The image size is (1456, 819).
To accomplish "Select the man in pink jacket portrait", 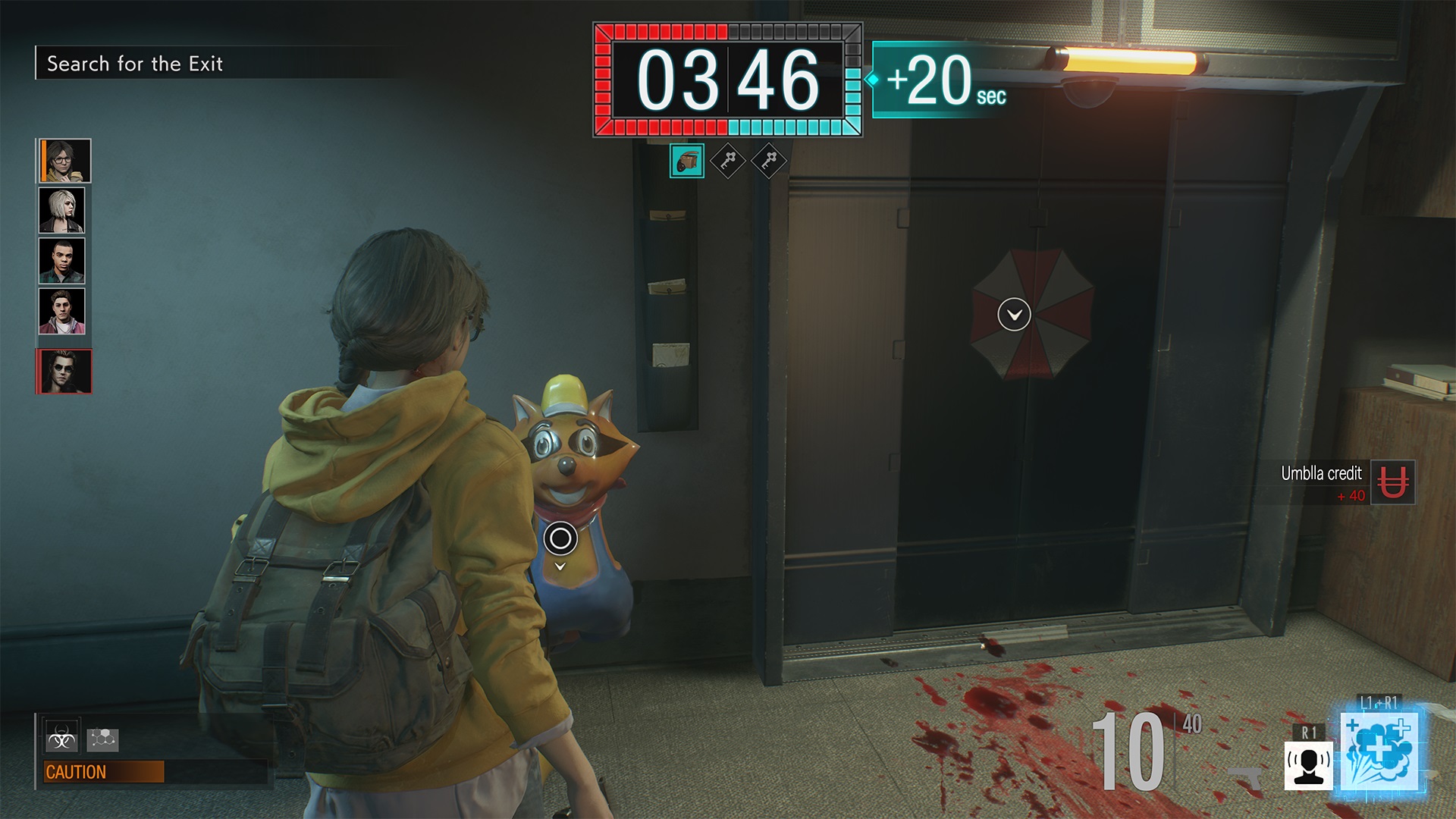I will pyautogui.click(x=62, y=311).
